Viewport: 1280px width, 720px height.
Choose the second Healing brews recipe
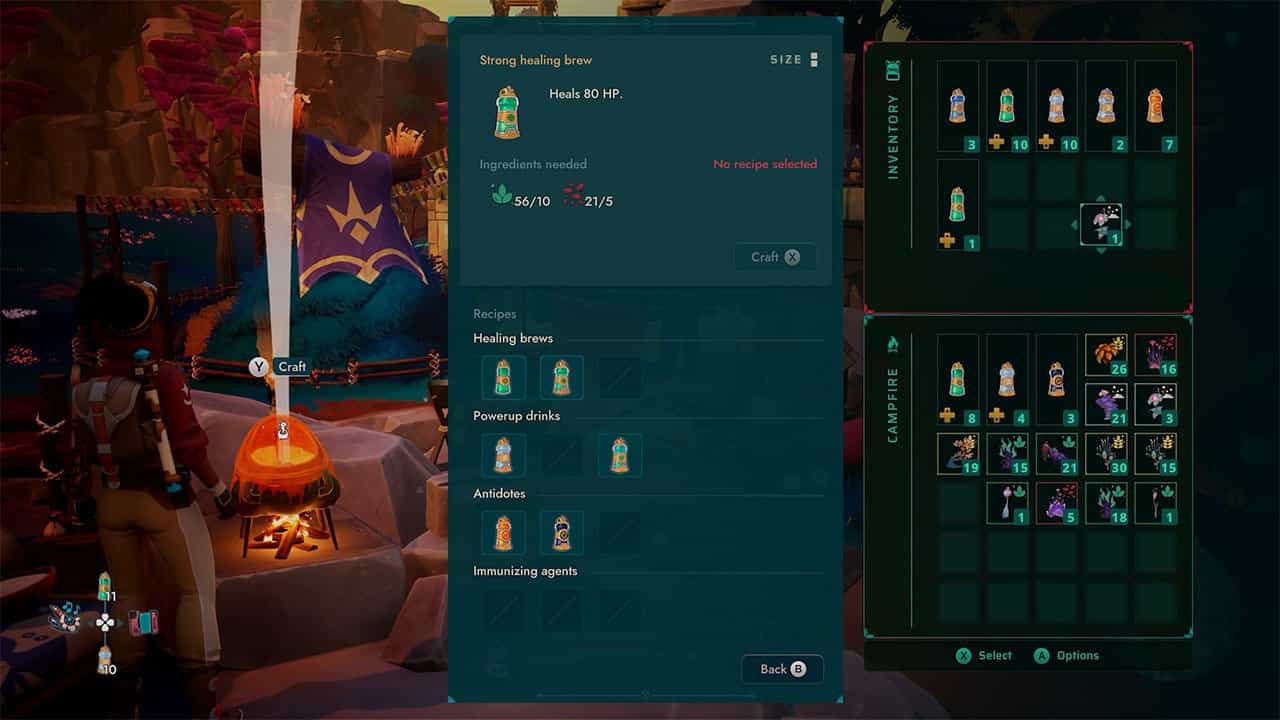561,377
